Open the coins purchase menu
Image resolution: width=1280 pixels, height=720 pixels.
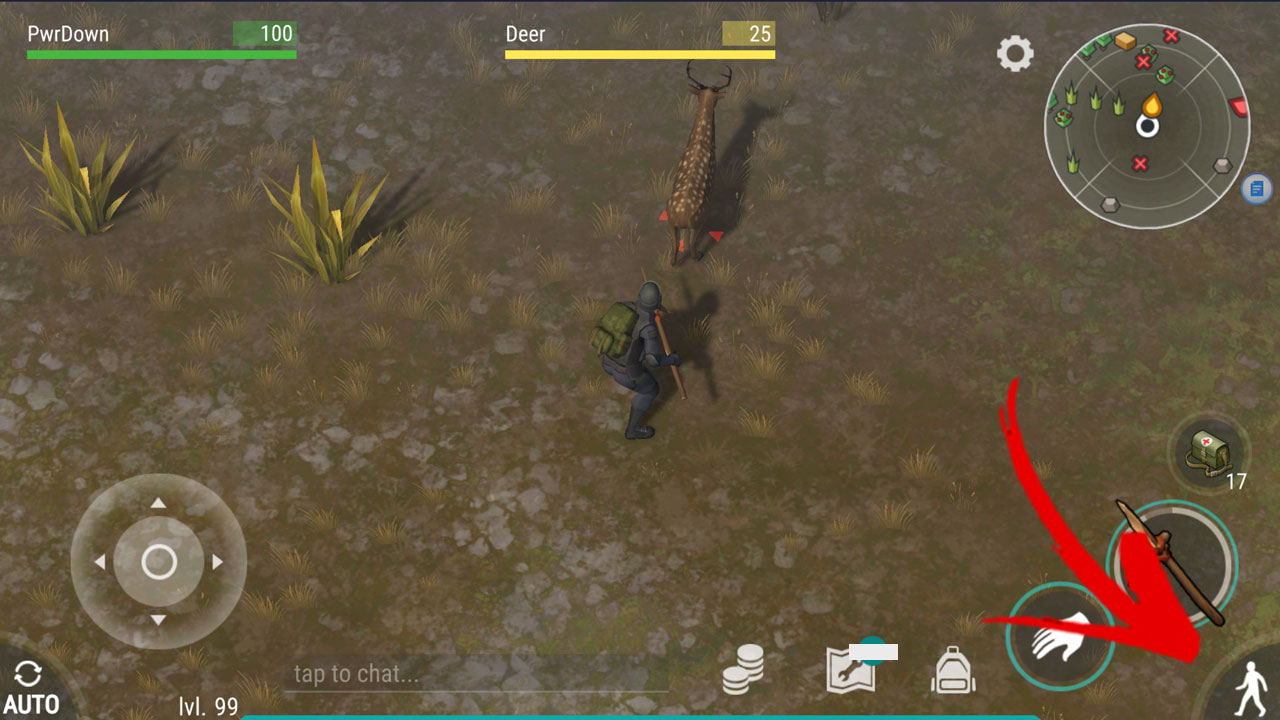click(741, 670)
